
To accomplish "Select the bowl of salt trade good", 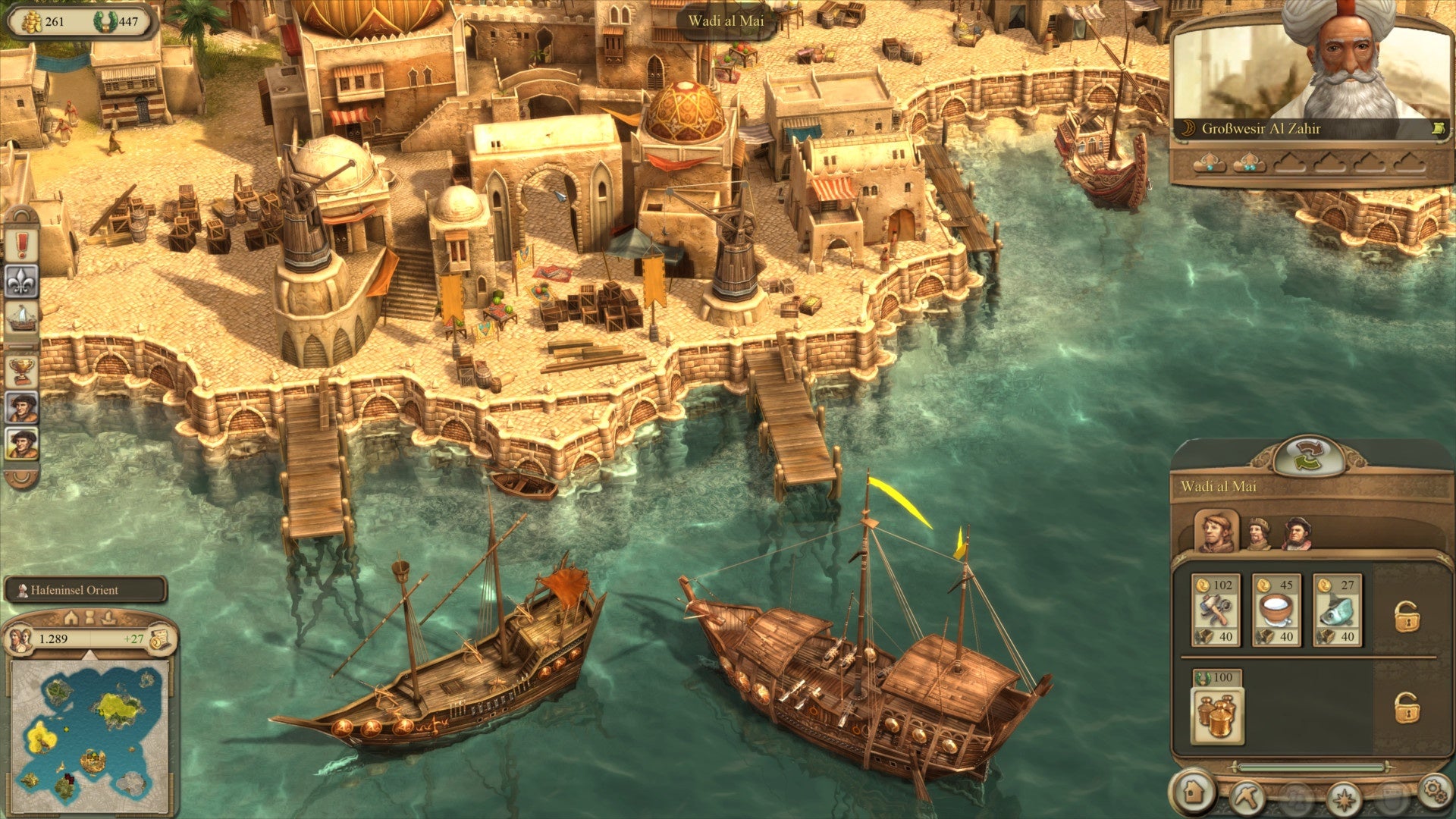I will point(1276,610).
